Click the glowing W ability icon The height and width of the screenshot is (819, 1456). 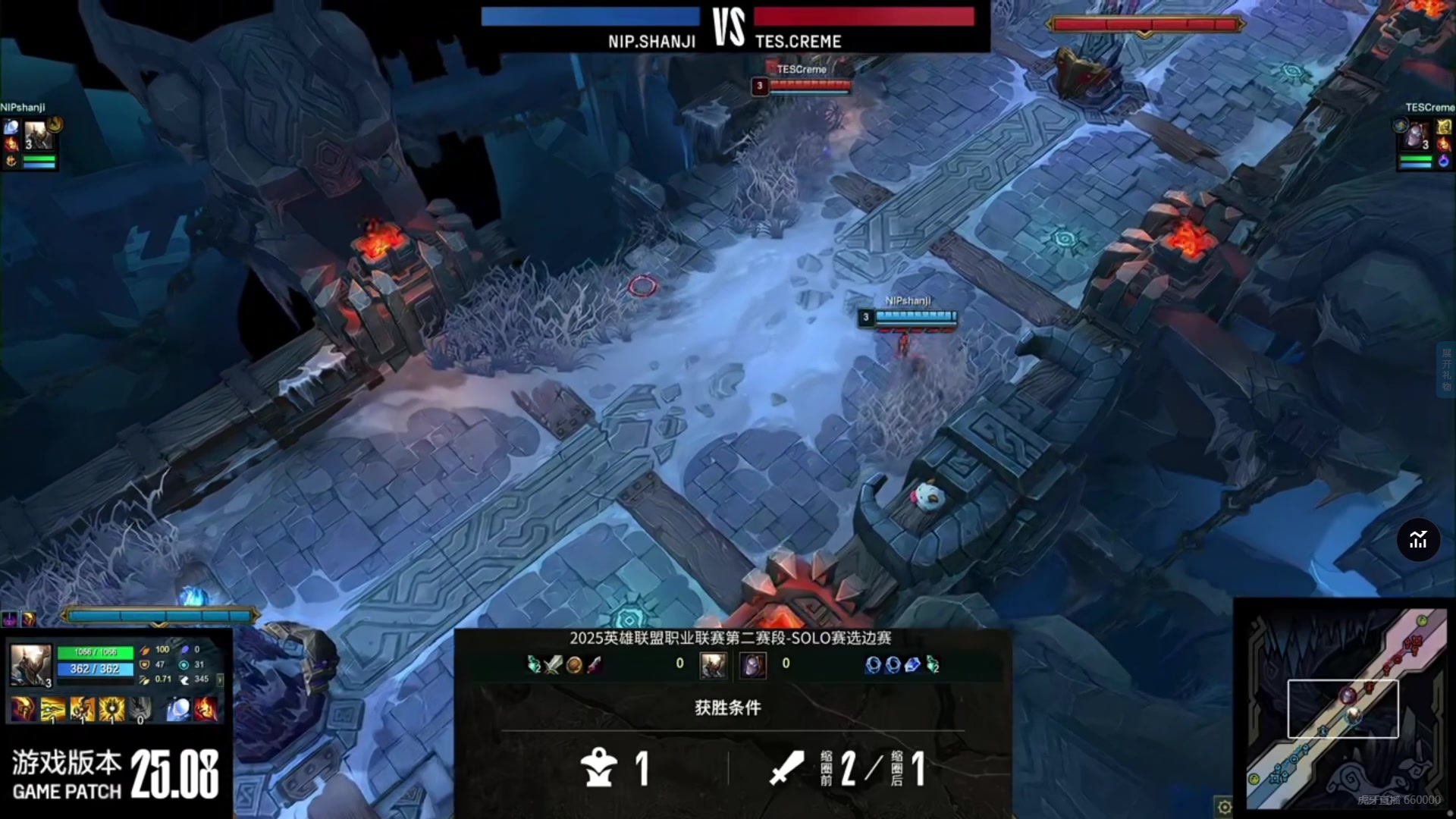83,709
